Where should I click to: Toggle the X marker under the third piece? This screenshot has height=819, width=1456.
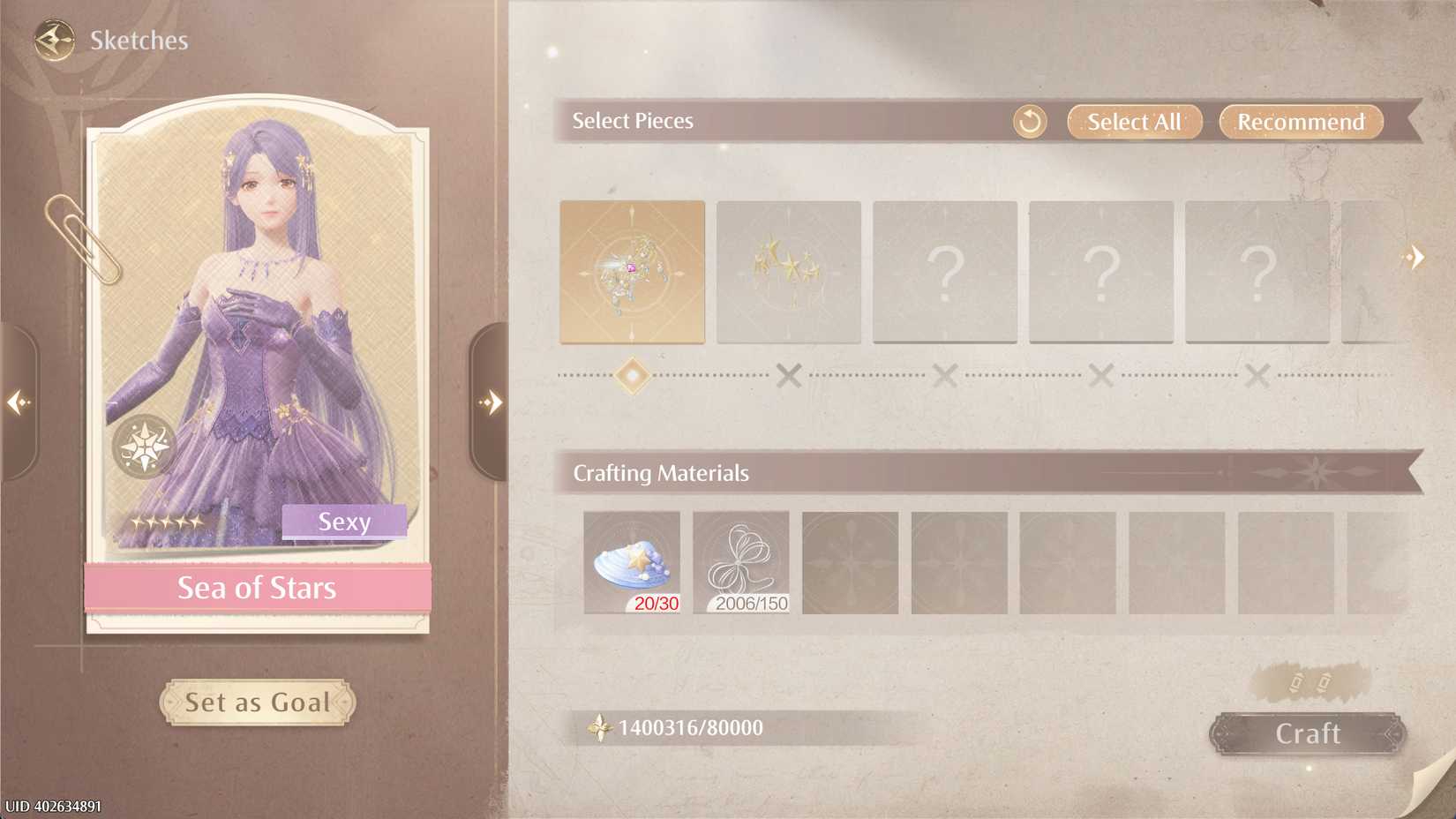[945, 377]
